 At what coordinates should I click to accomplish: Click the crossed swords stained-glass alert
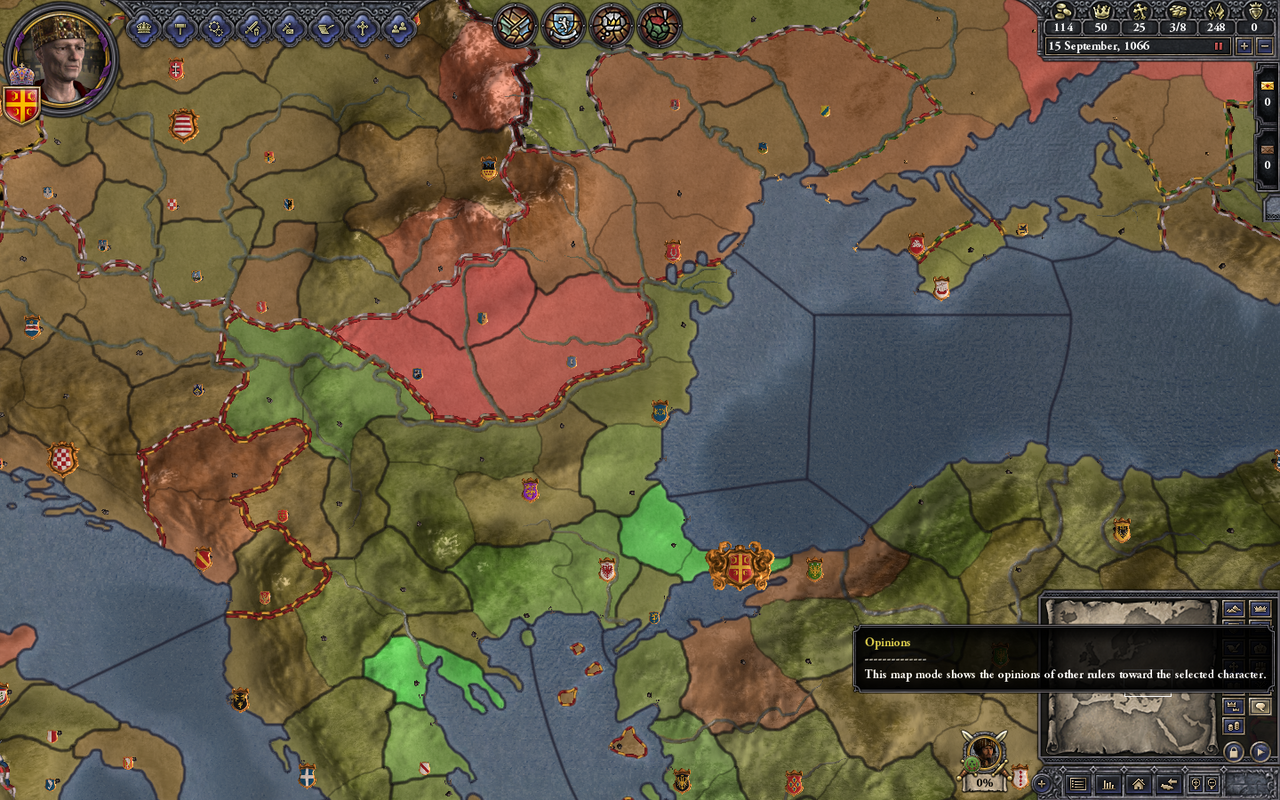(x=515, y=25)
